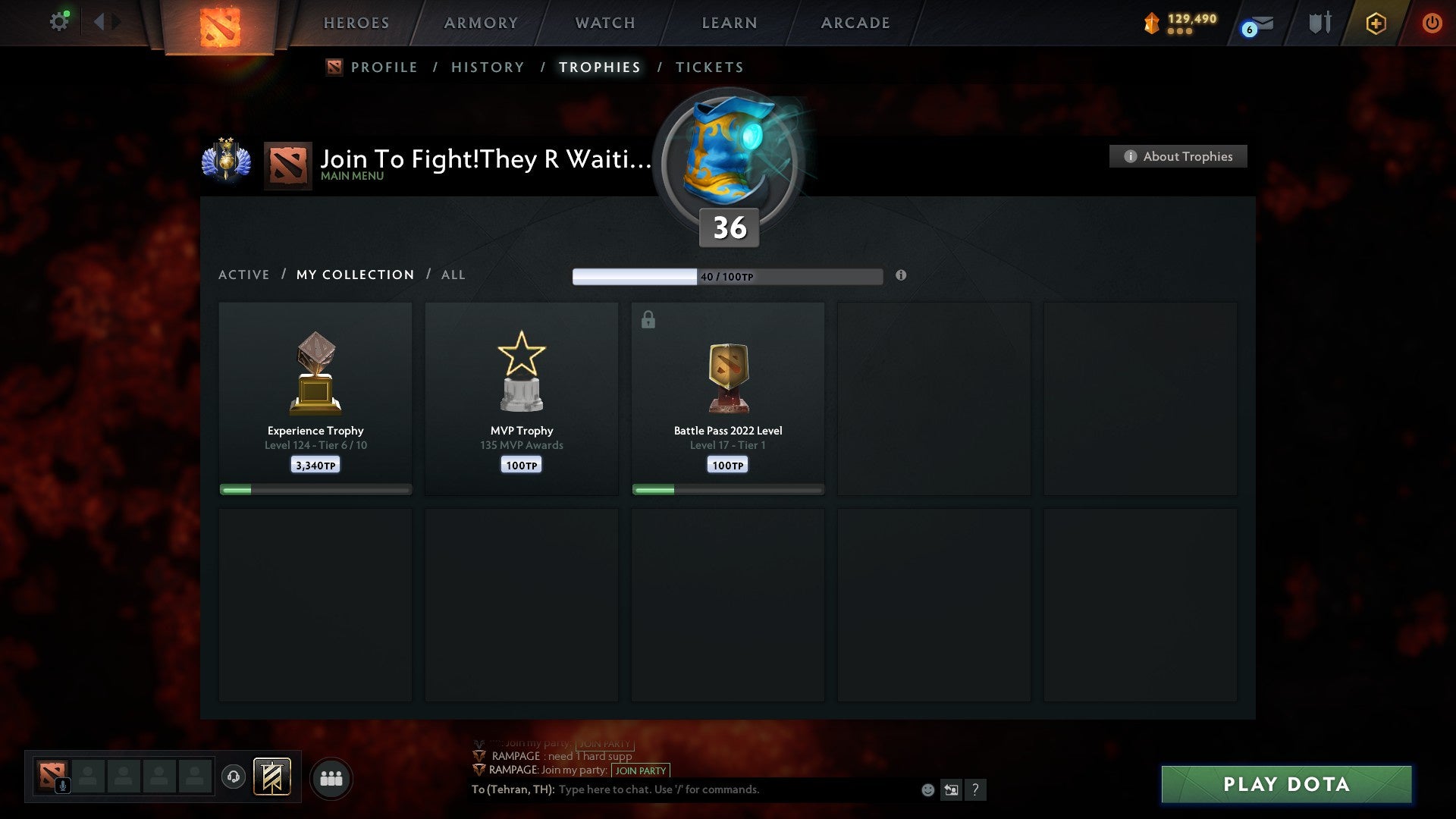This screenshot has height=819, width=1456.
Task: Click the 40/100TP trophy progress bar
Action: point(728,276)
